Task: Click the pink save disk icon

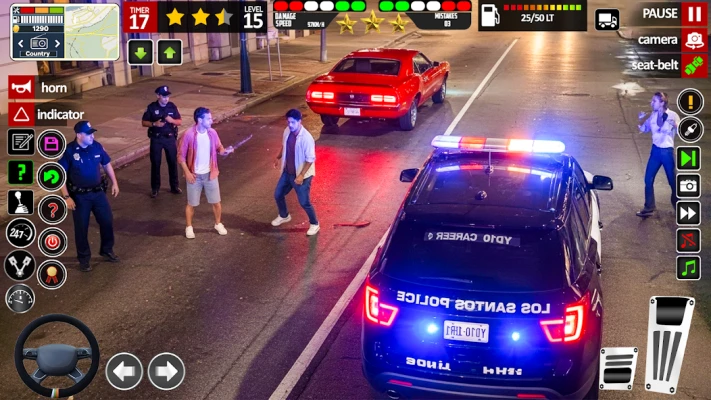Action: 51,143
